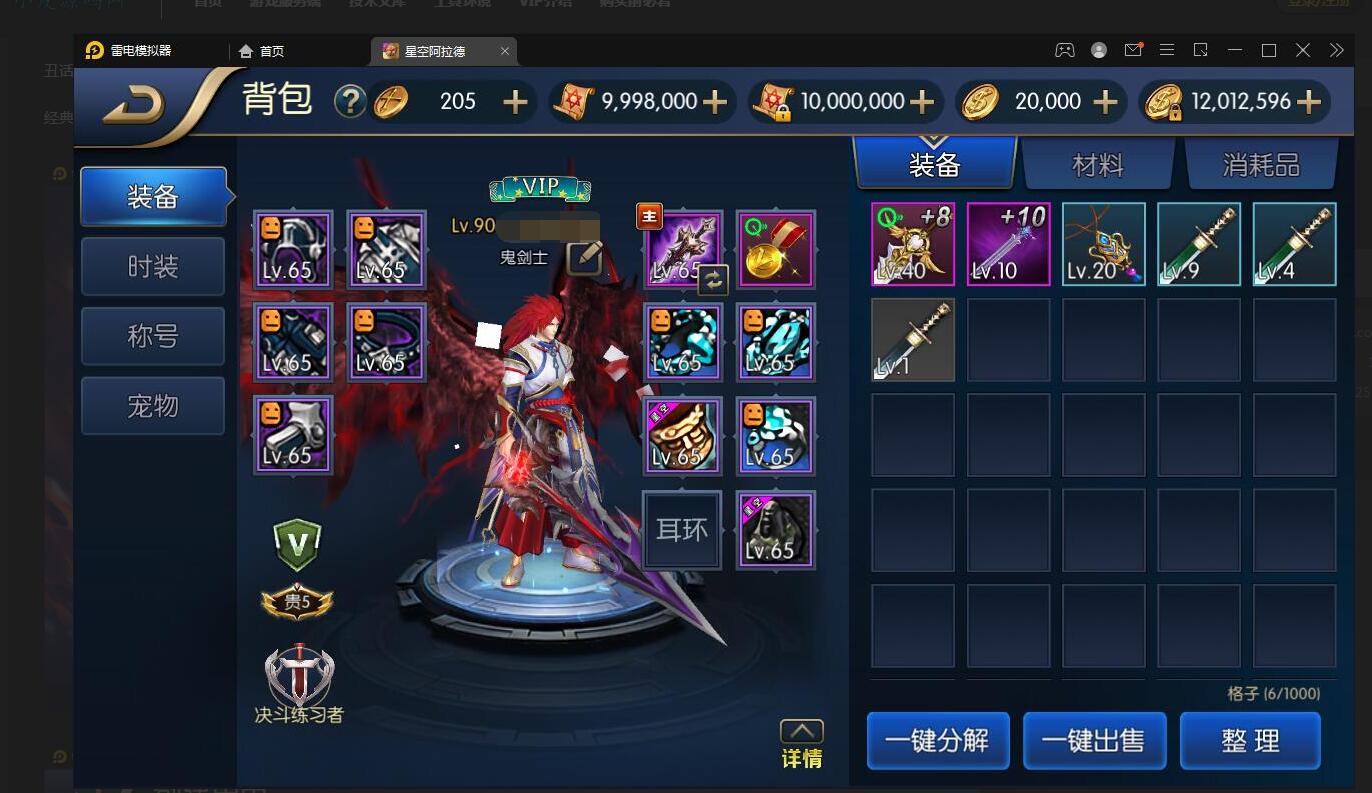Select the Lv.1 sword in the bag

[913, 339]
